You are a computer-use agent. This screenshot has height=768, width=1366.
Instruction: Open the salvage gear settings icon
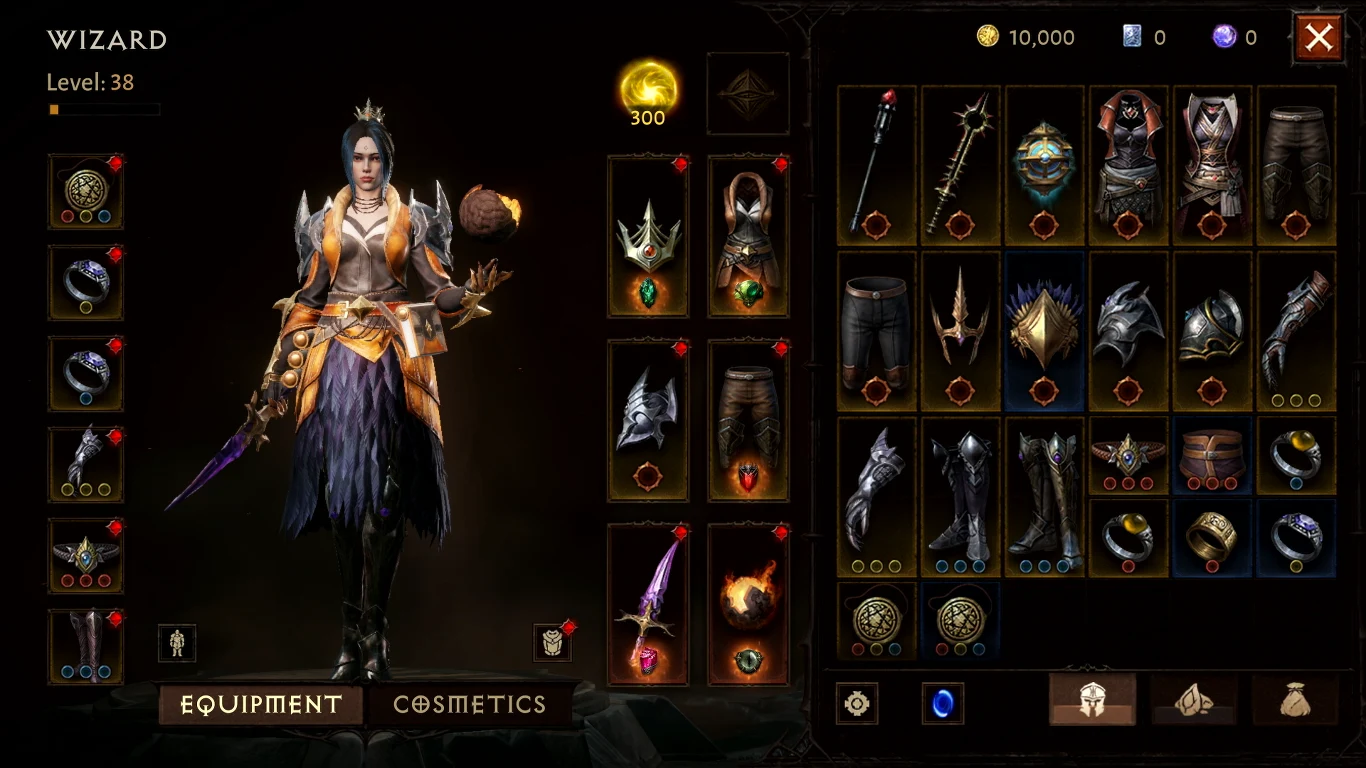(x=856, y=703)
